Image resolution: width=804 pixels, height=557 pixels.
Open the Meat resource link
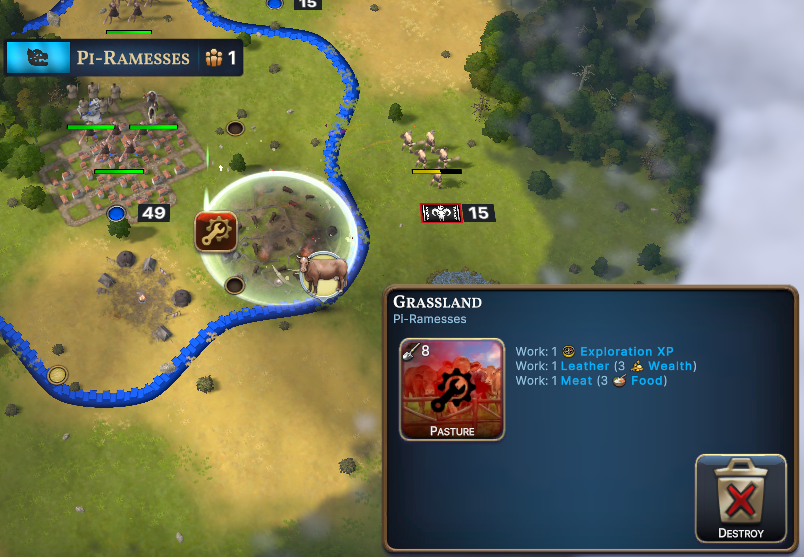click(x=576, y=380)
